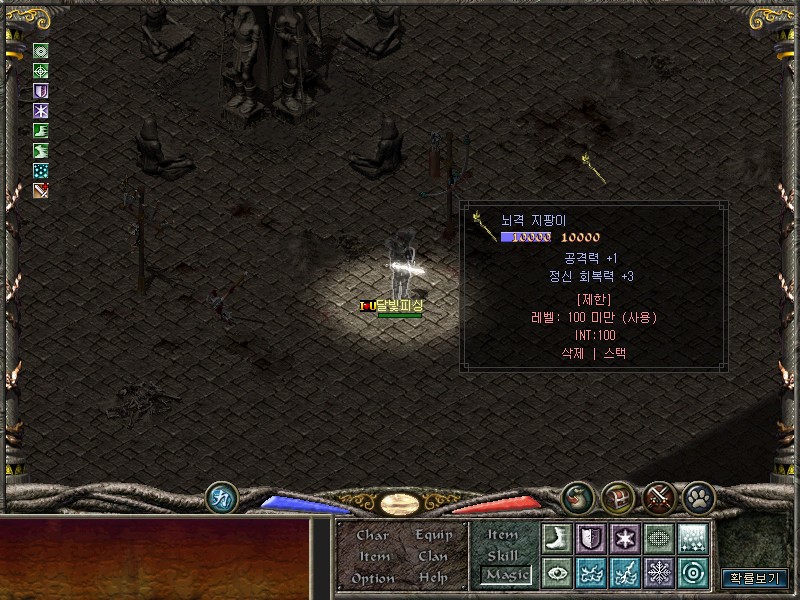Image resolution: width=800 pixels, height=600 pixels.
Task: Open the Equip menu
Action: (x=434, y=535)
